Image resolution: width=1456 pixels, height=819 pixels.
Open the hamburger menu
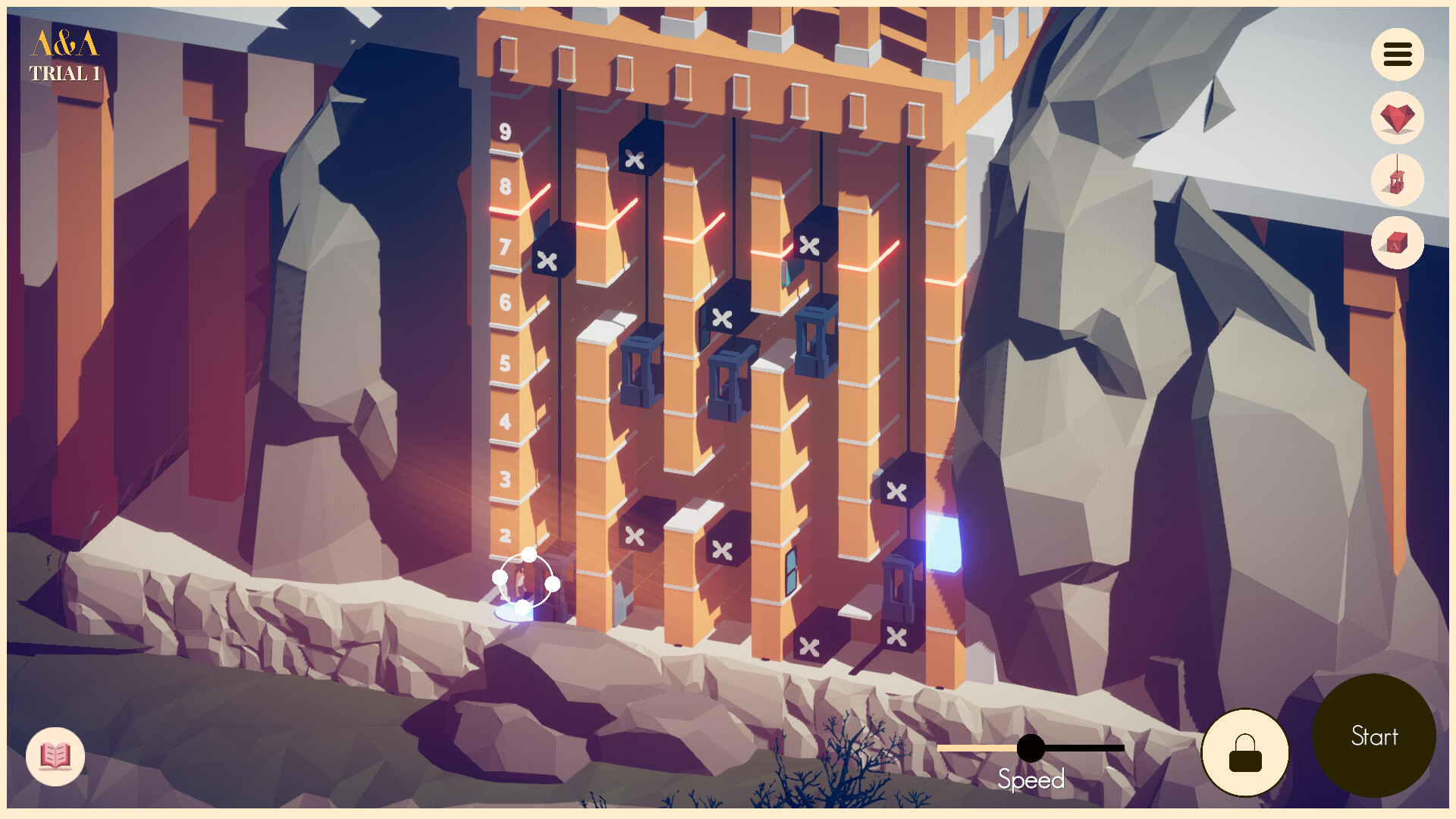point(1396,55)
